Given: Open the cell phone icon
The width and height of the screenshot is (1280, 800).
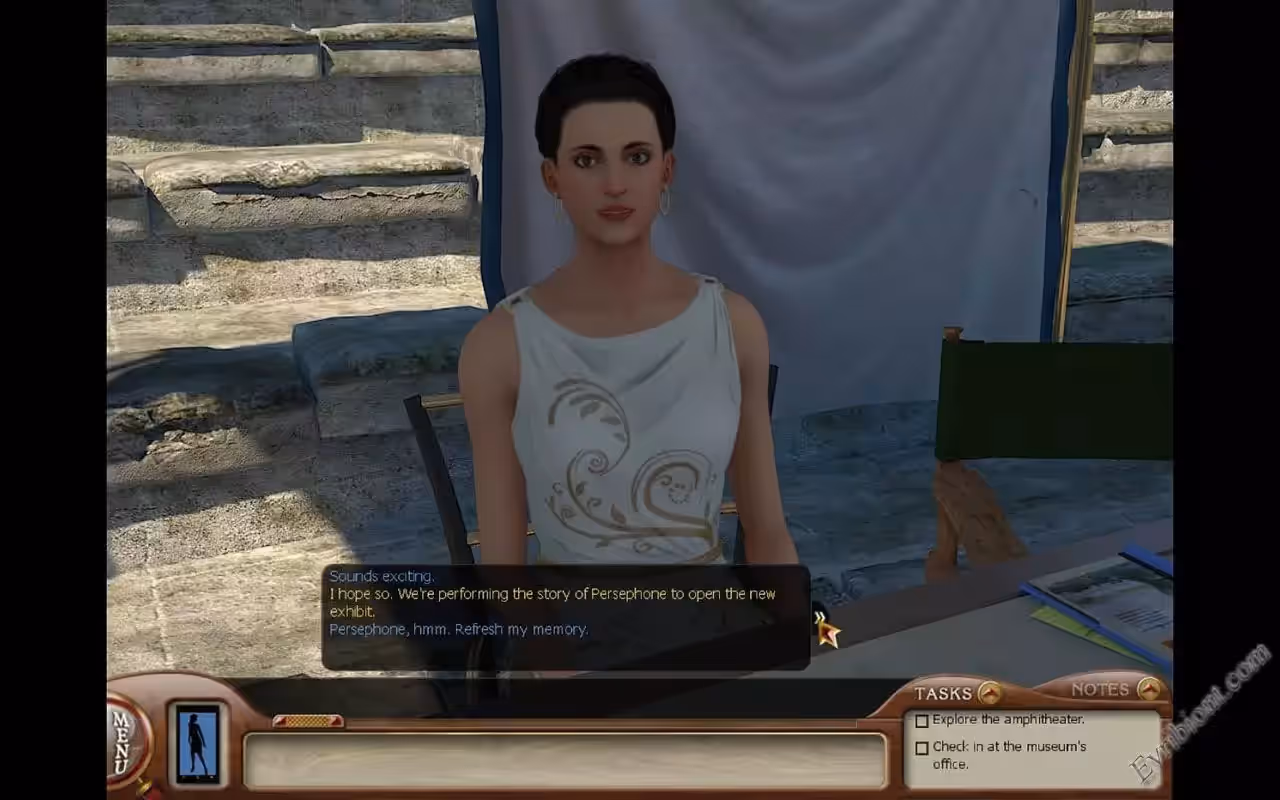Looking at the screenshot, I should [197, 743].
